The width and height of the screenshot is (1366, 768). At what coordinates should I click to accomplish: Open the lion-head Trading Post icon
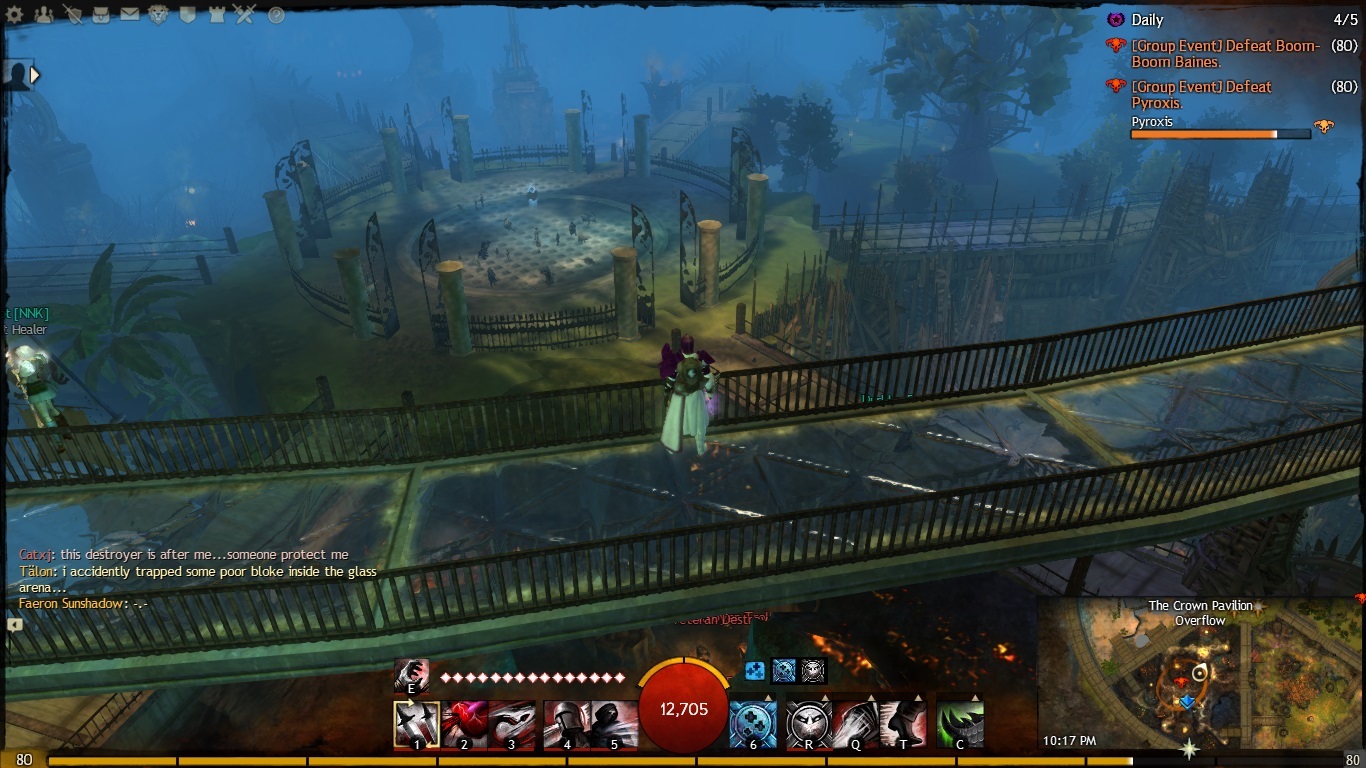(158, 15)
